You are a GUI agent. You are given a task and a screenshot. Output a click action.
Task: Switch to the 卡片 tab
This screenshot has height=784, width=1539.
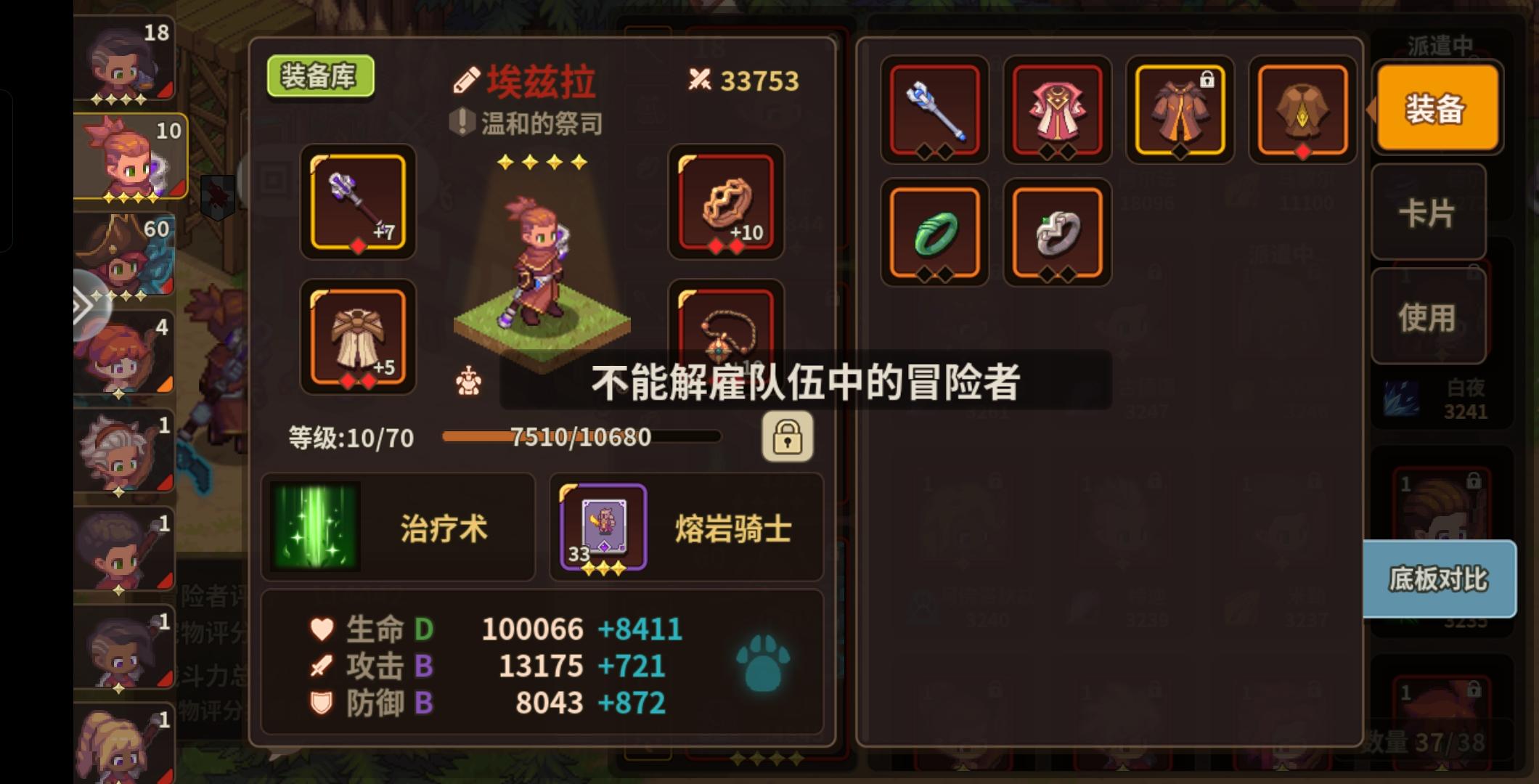[x=1429, y=212]
